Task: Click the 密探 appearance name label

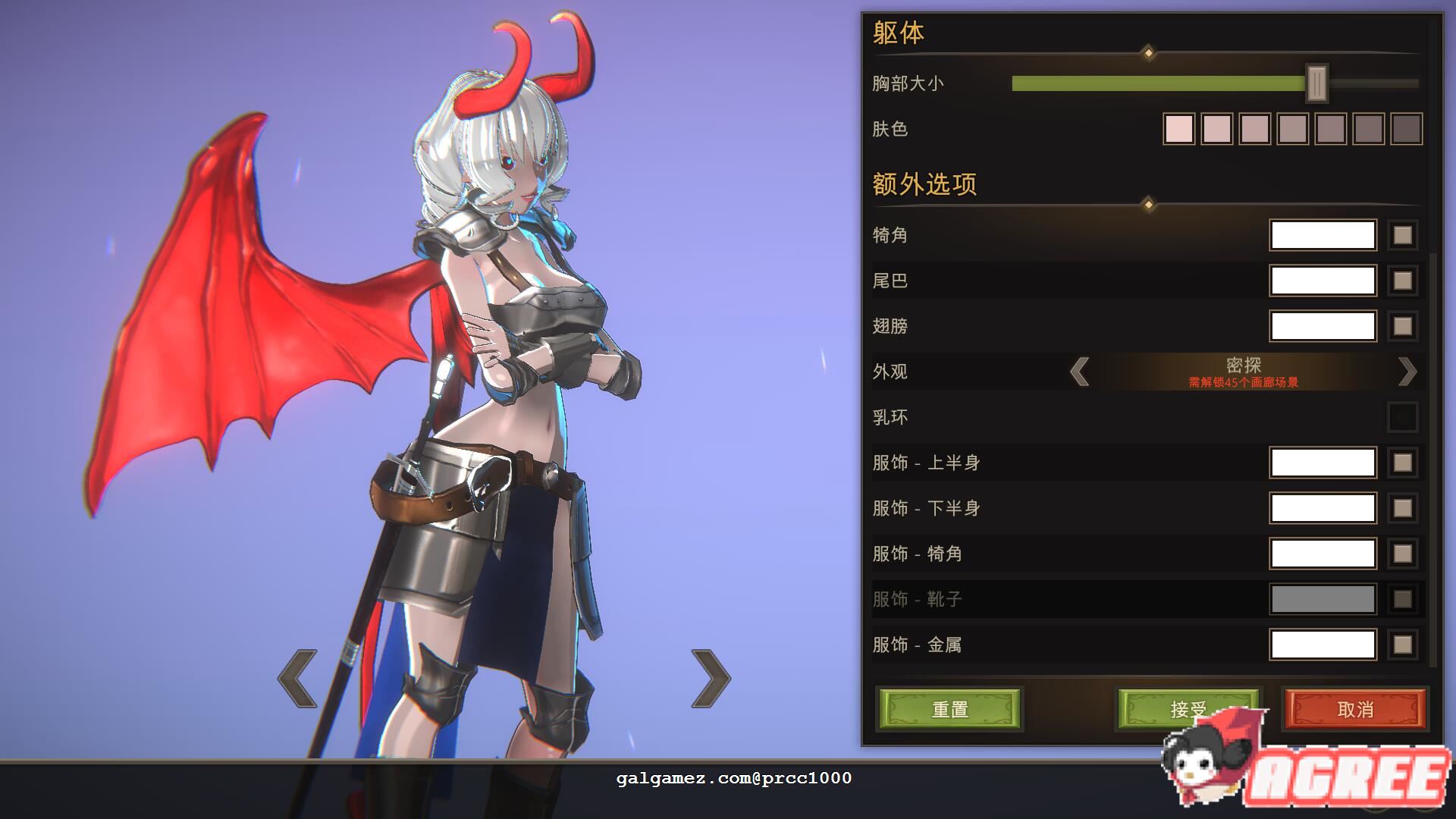Action: [x=1244, y=366]
